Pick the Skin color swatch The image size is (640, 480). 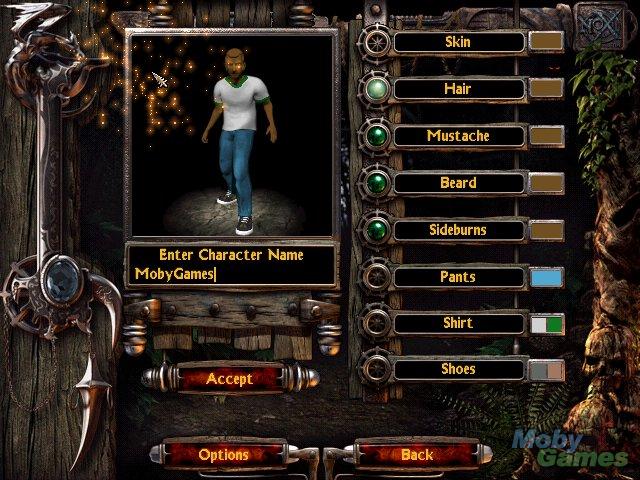(x=546, y=42)
